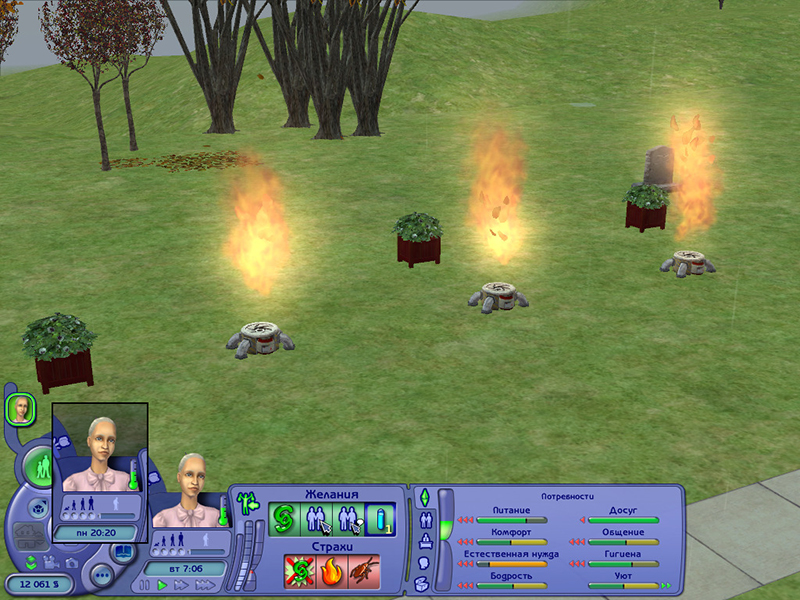Select the fire fear icon
Screen dimensions: 800x600
331,570
